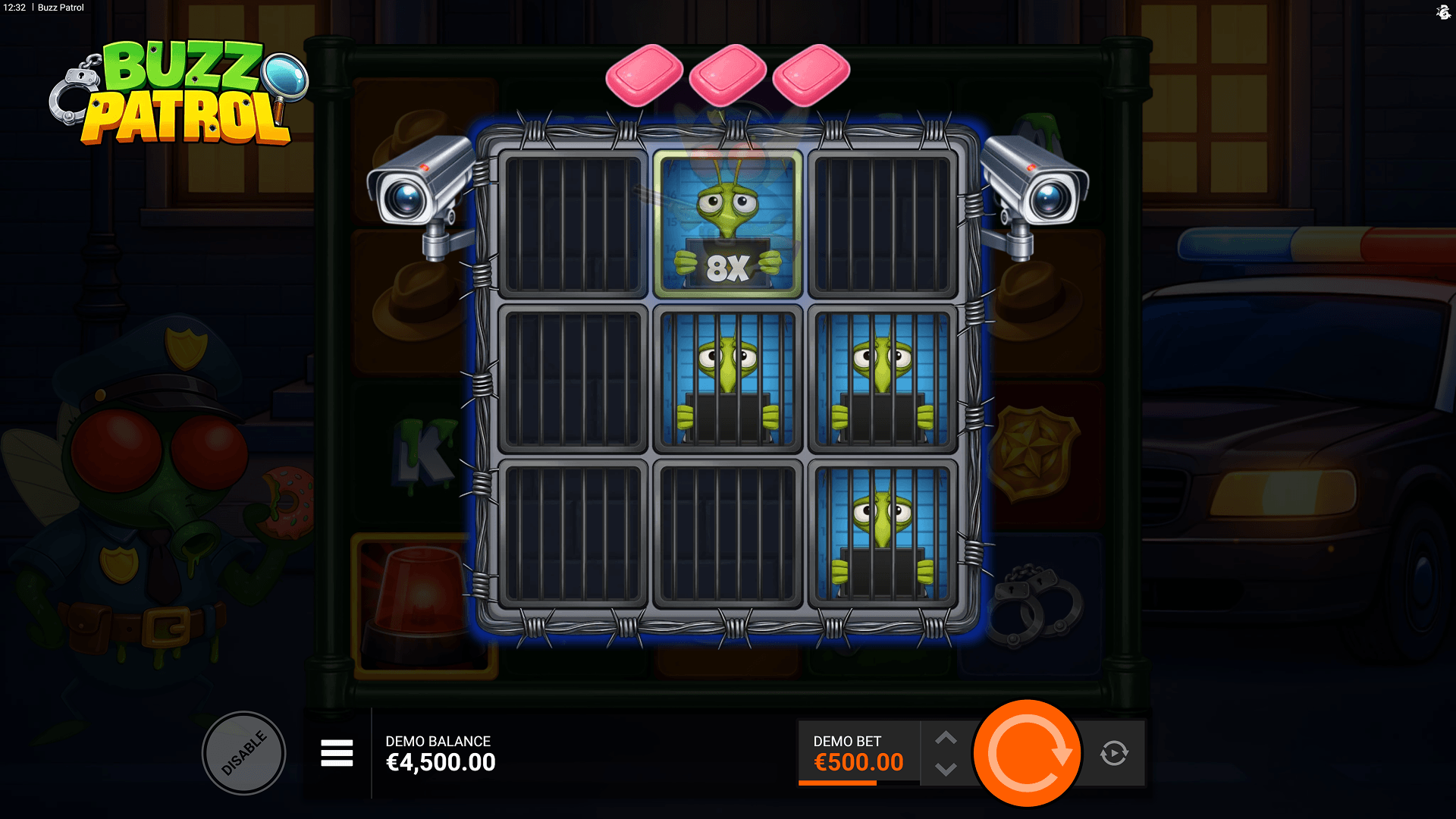Spin the reels with the orange button

pos(1028,753)
